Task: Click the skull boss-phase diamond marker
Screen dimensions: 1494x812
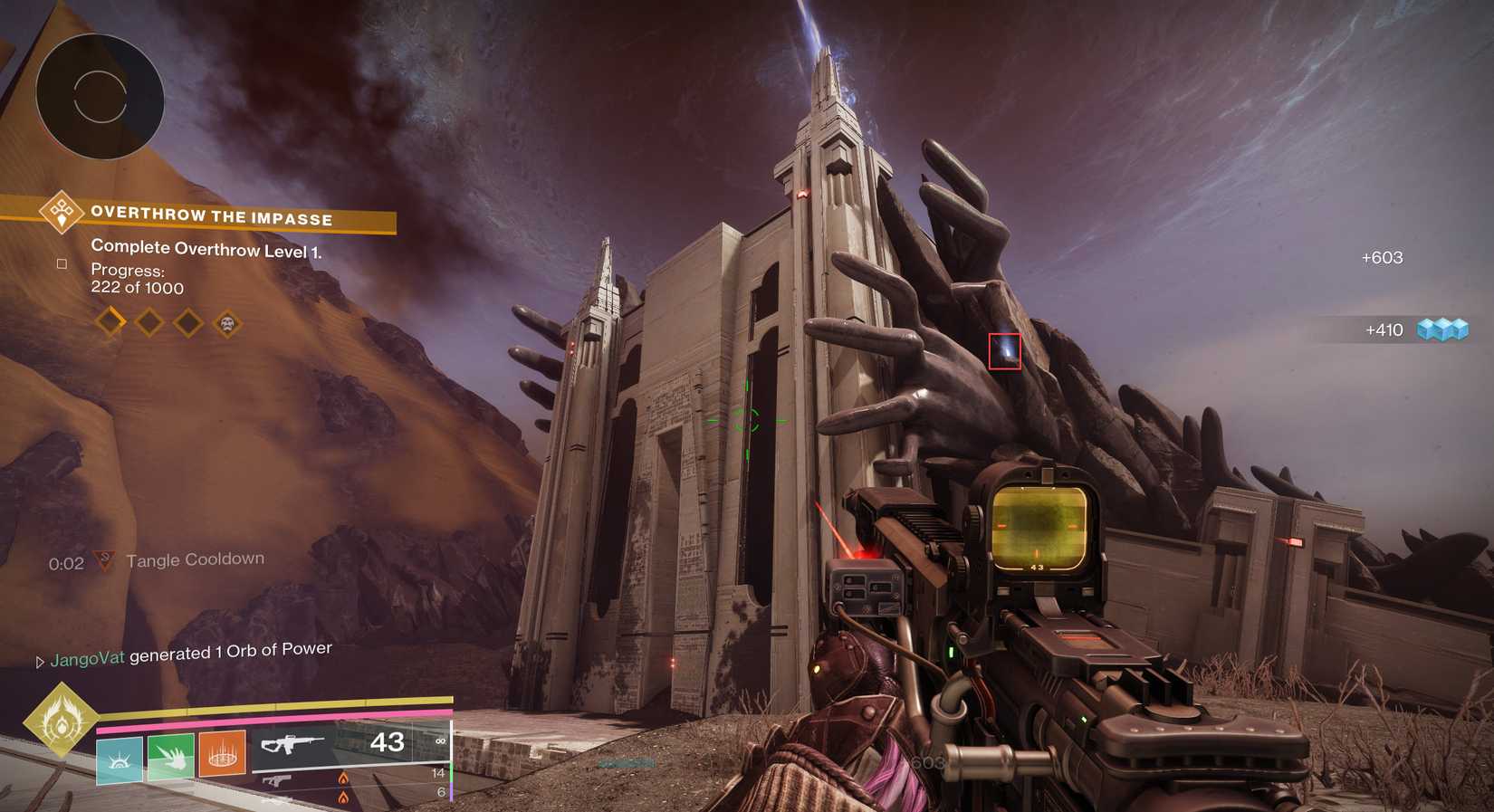Action: (x=226, y=322)
